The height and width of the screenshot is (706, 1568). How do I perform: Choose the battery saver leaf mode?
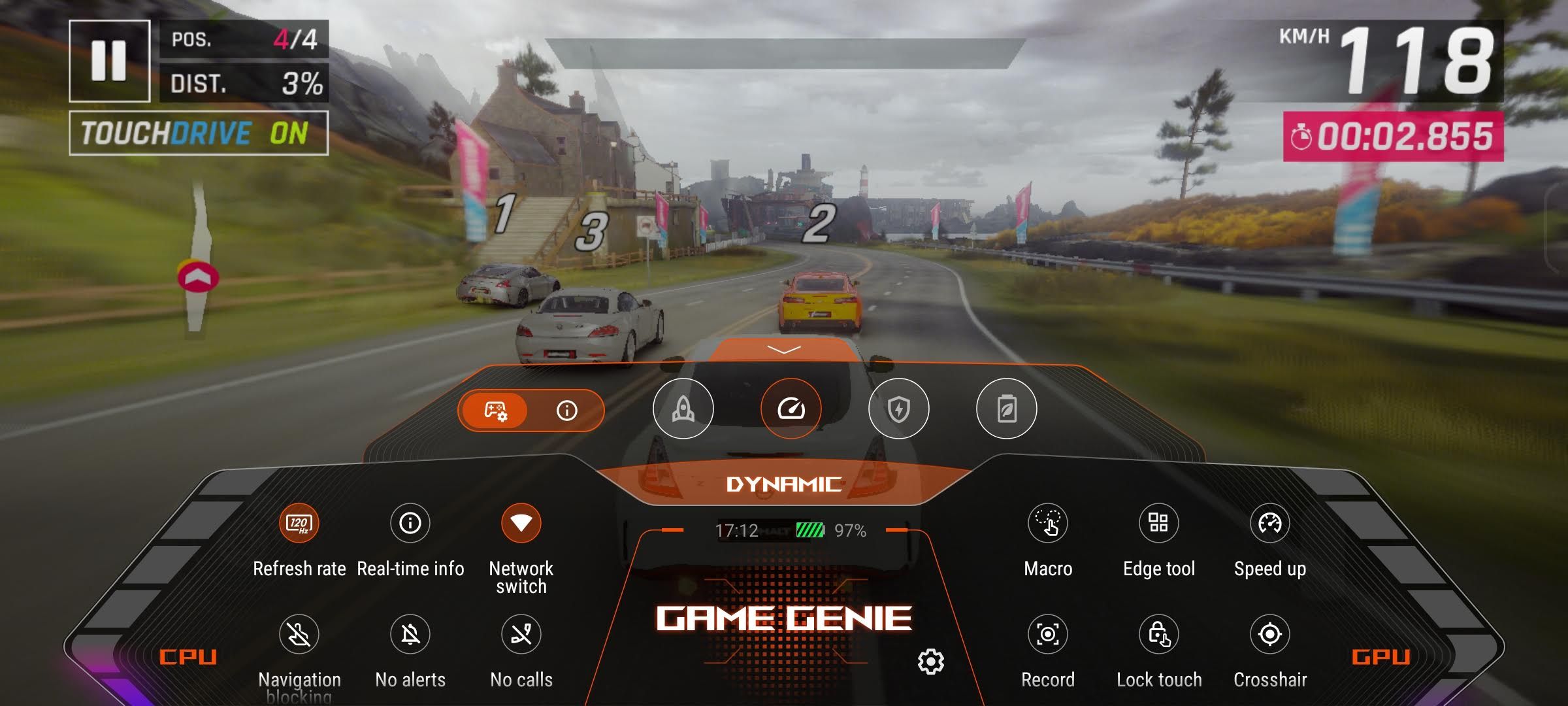[x=1006, y=409]
